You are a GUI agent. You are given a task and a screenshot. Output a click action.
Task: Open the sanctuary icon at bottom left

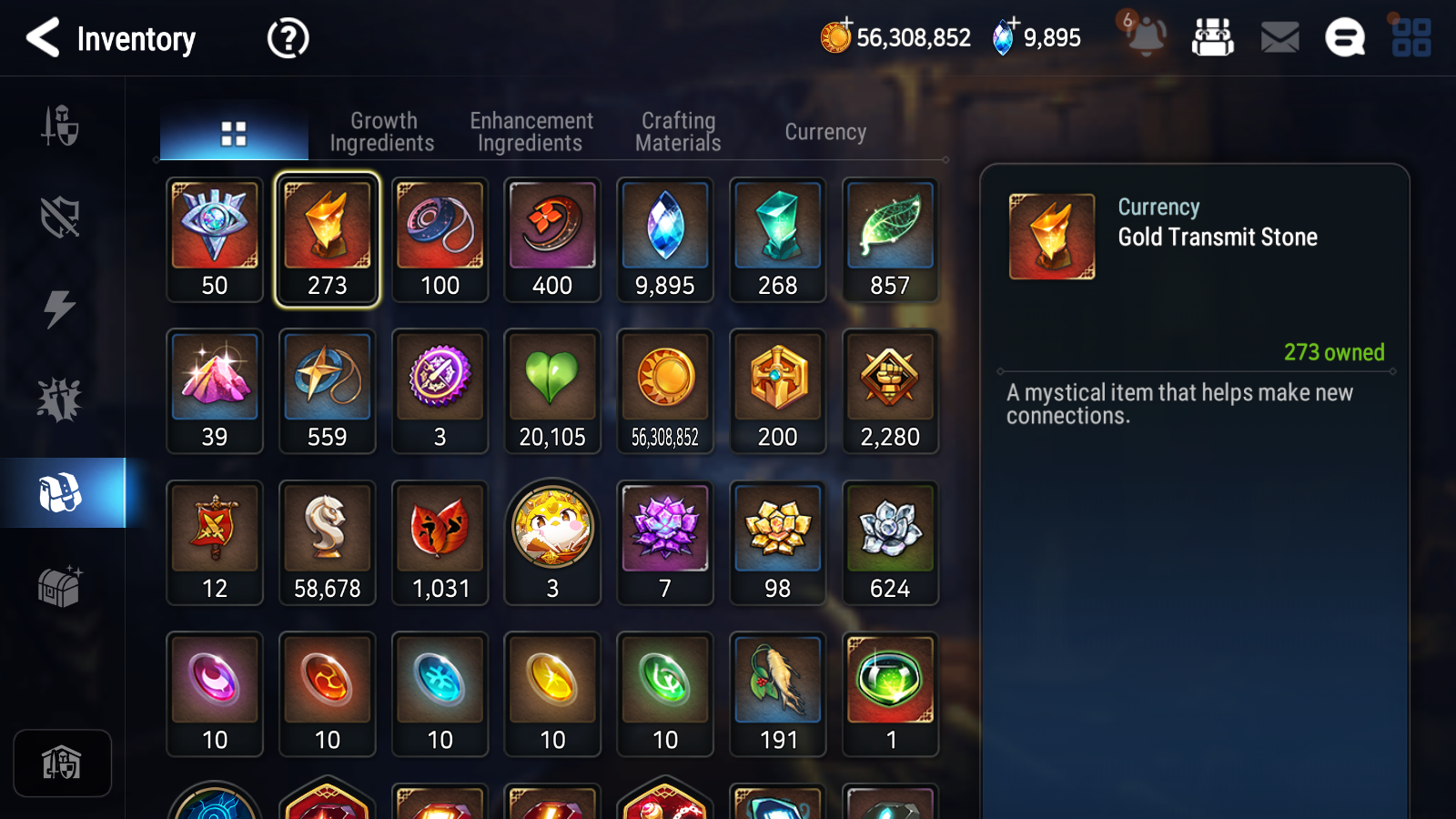coord(60,763)
